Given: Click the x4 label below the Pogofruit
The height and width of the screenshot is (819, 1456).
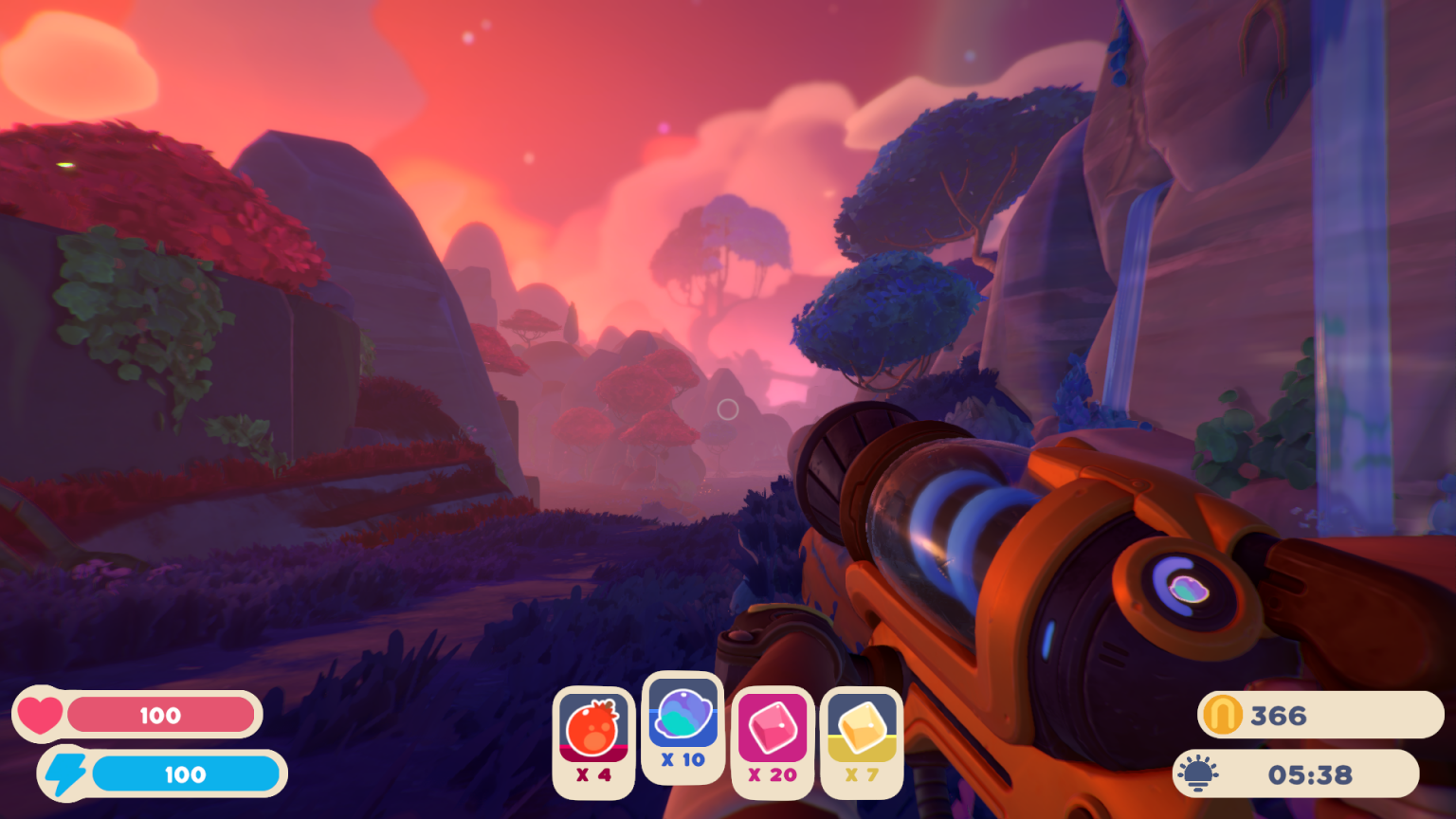Looking at the screenshot, I should [592, 775].
